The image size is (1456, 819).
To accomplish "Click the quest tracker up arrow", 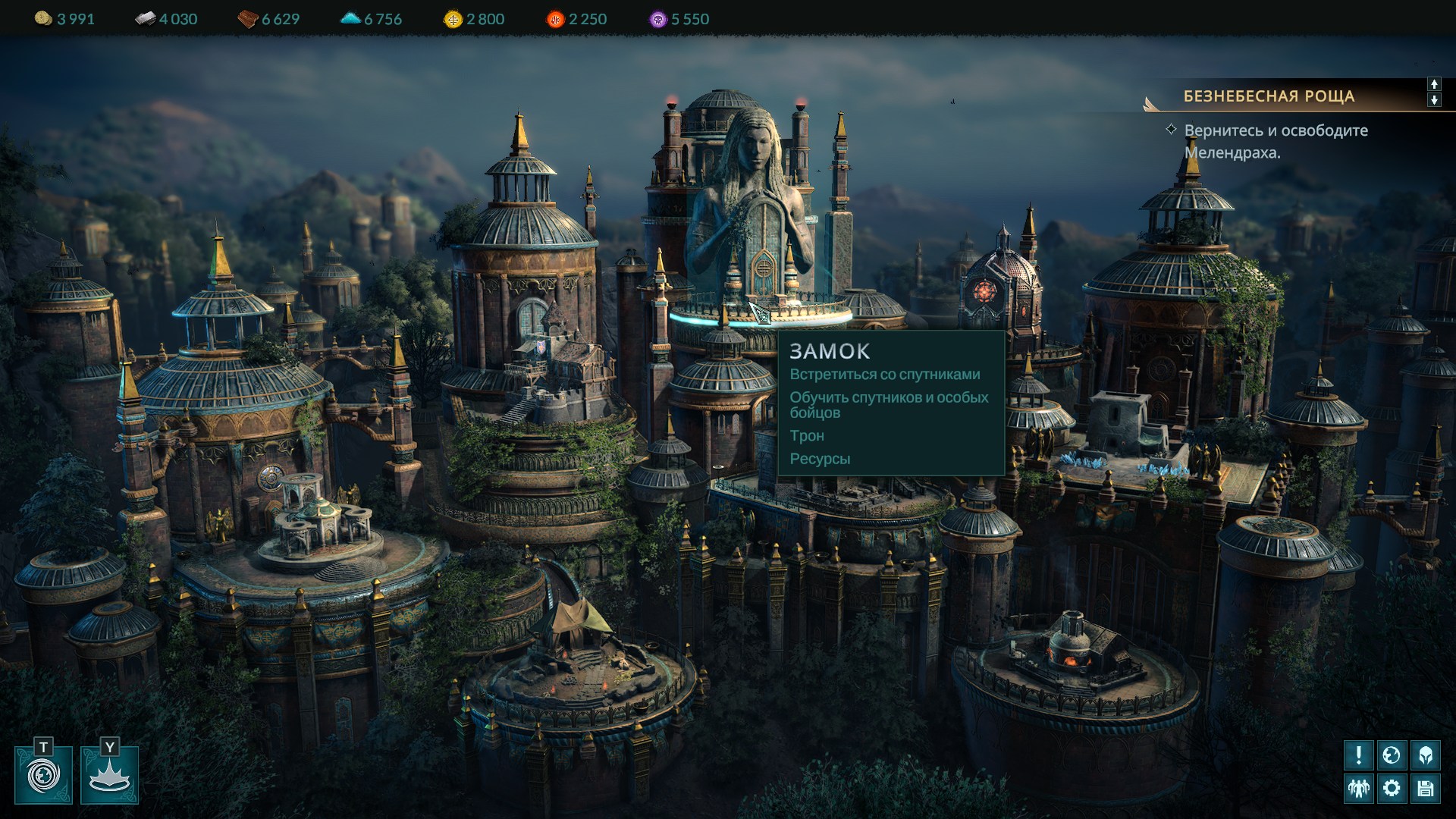I will (1434, 84).
